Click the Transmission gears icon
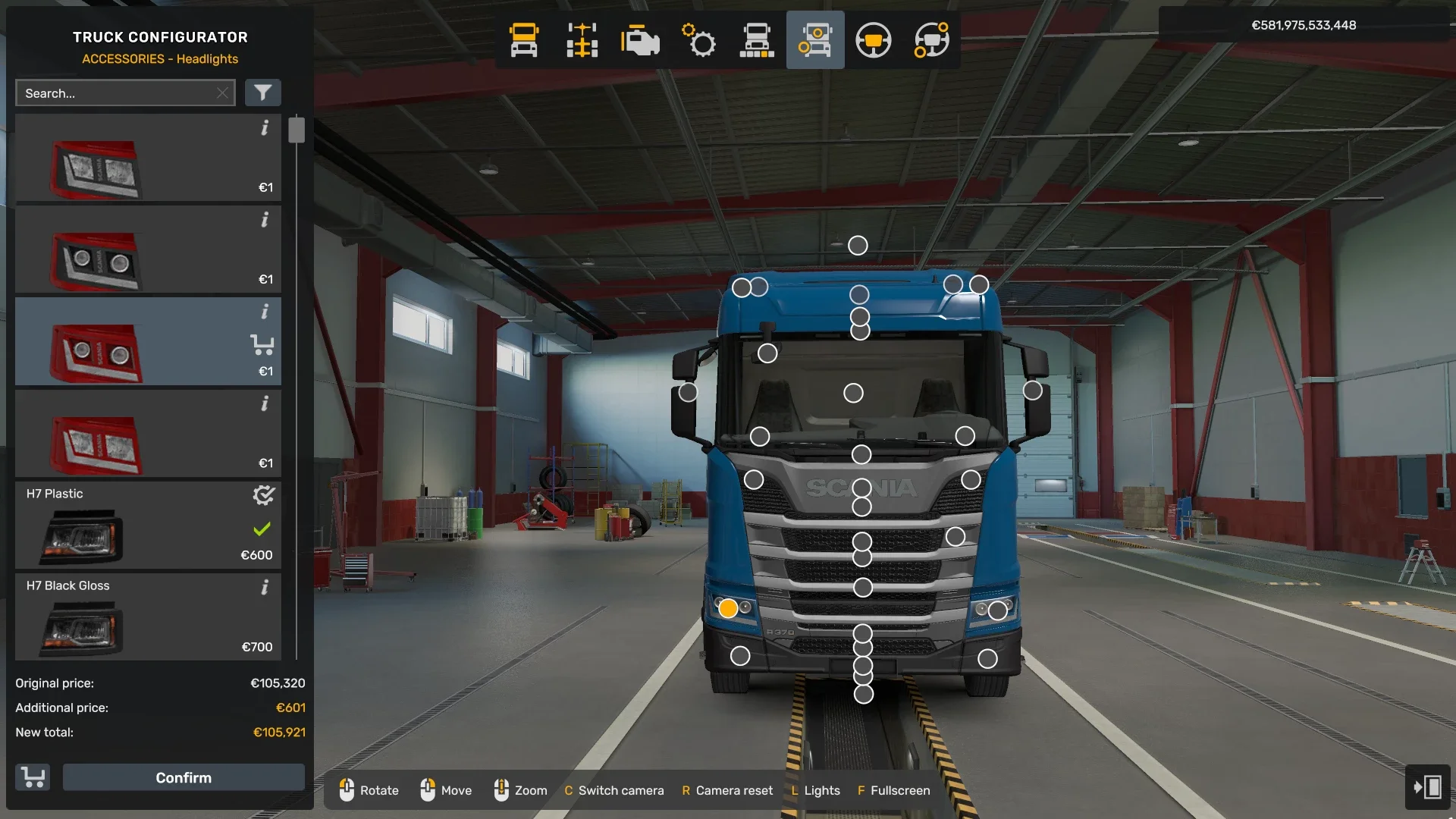The width and height of the screenshot is (1456, 819). 698,40
